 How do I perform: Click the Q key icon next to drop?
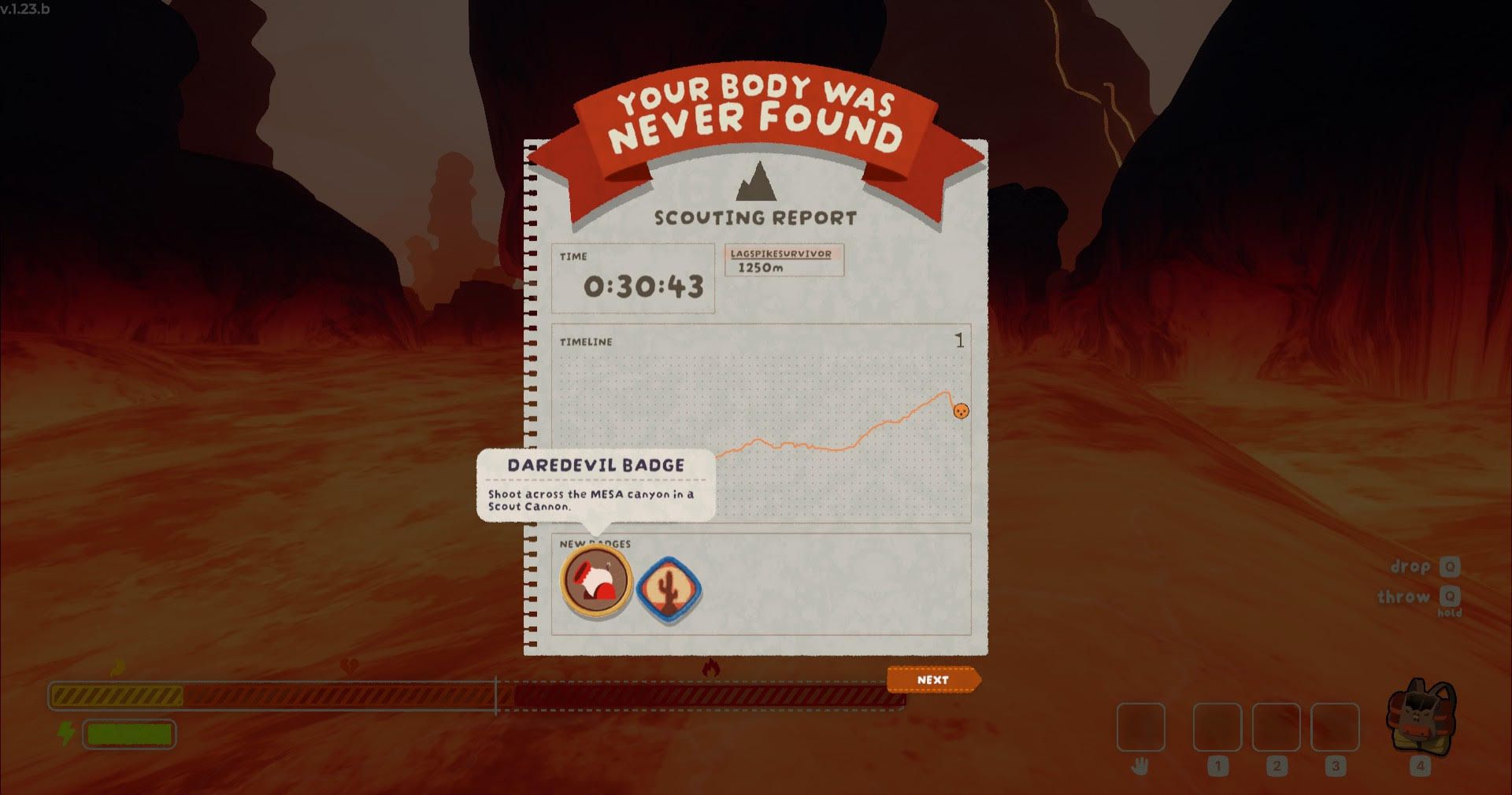(1451, 566)
